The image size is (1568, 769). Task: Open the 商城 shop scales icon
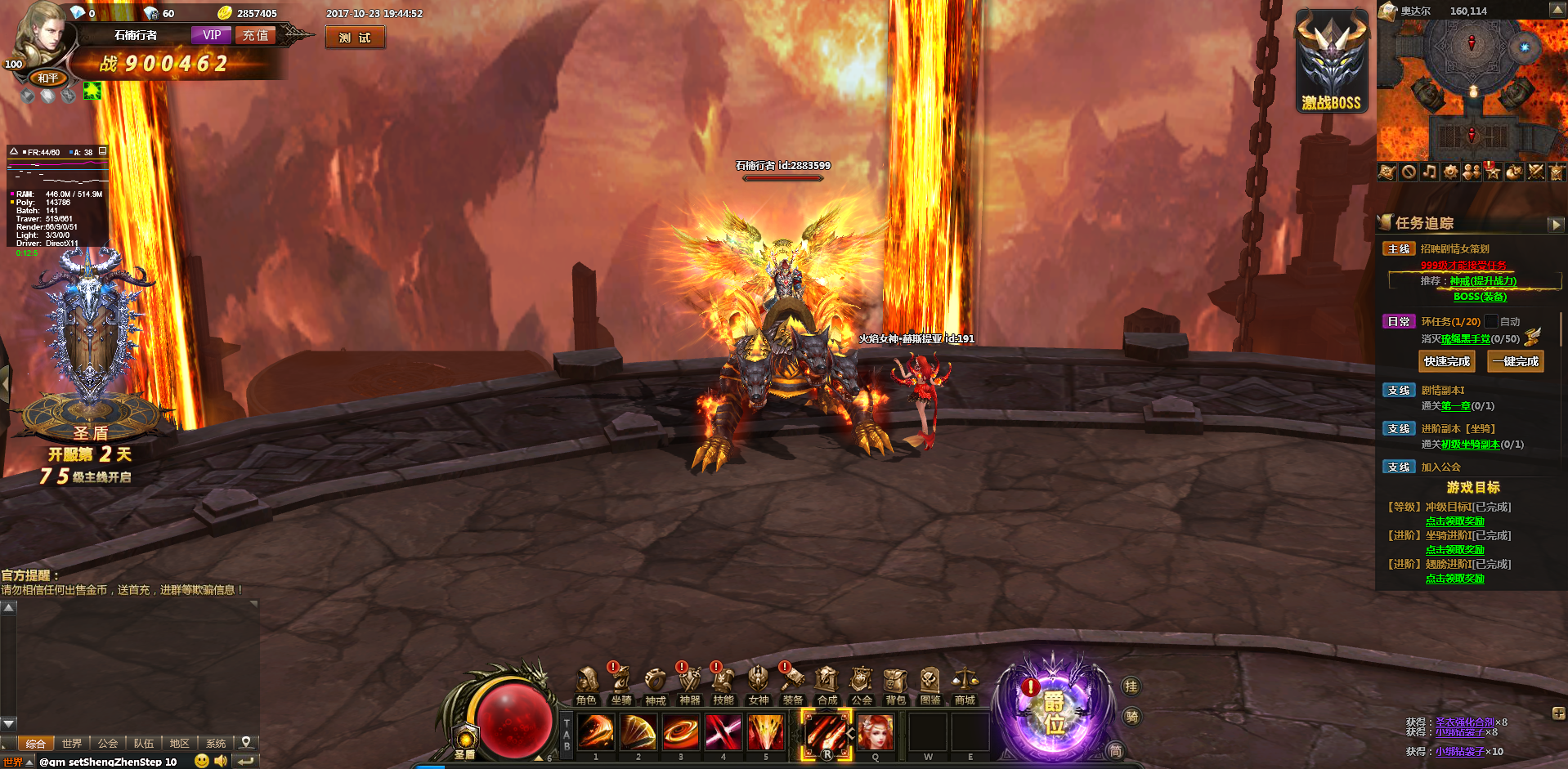pos(965,683)
